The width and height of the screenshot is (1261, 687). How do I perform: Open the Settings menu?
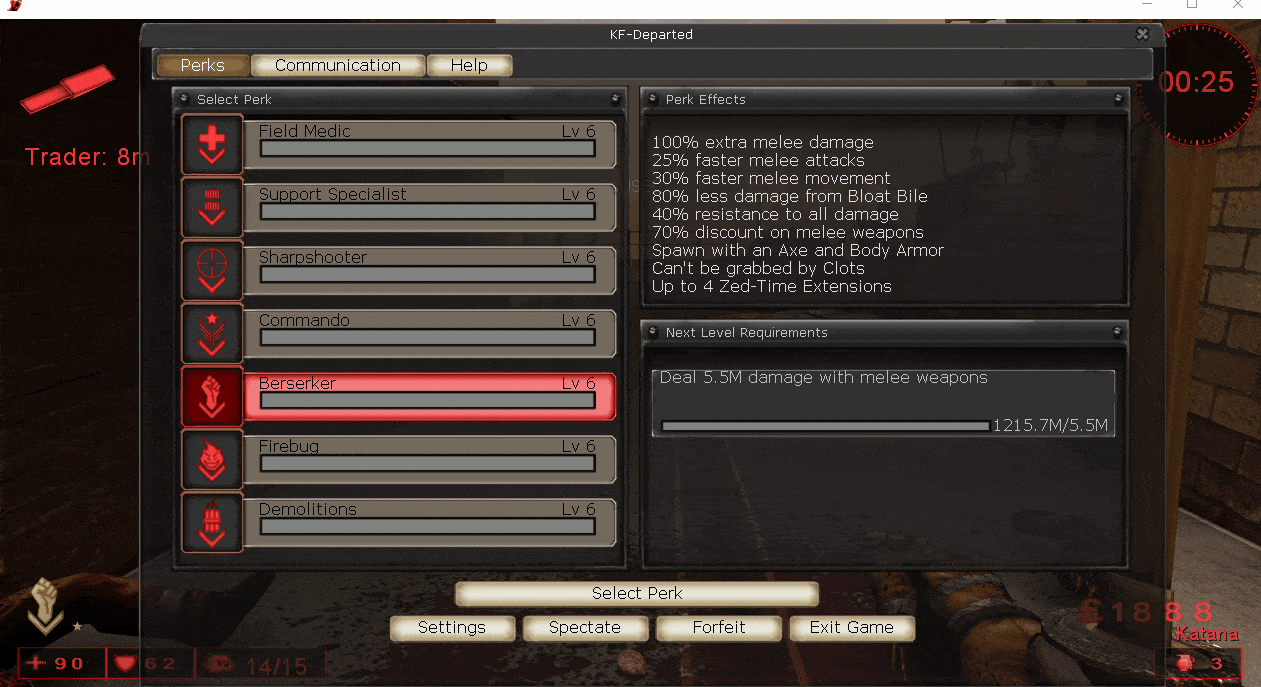(x=452, y=628)
